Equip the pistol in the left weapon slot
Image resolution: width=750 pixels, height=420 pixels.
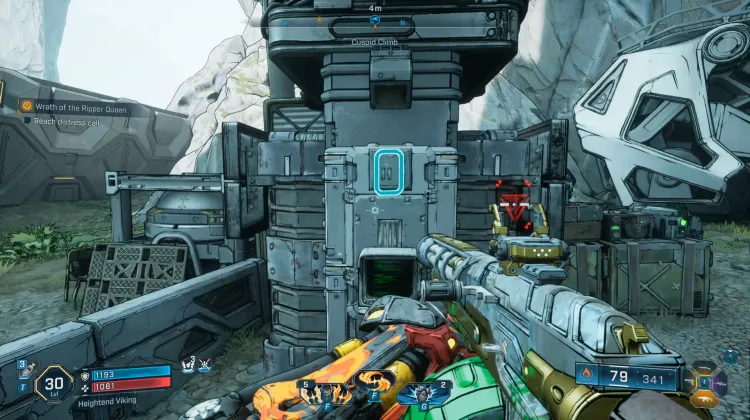coord(690,380)
